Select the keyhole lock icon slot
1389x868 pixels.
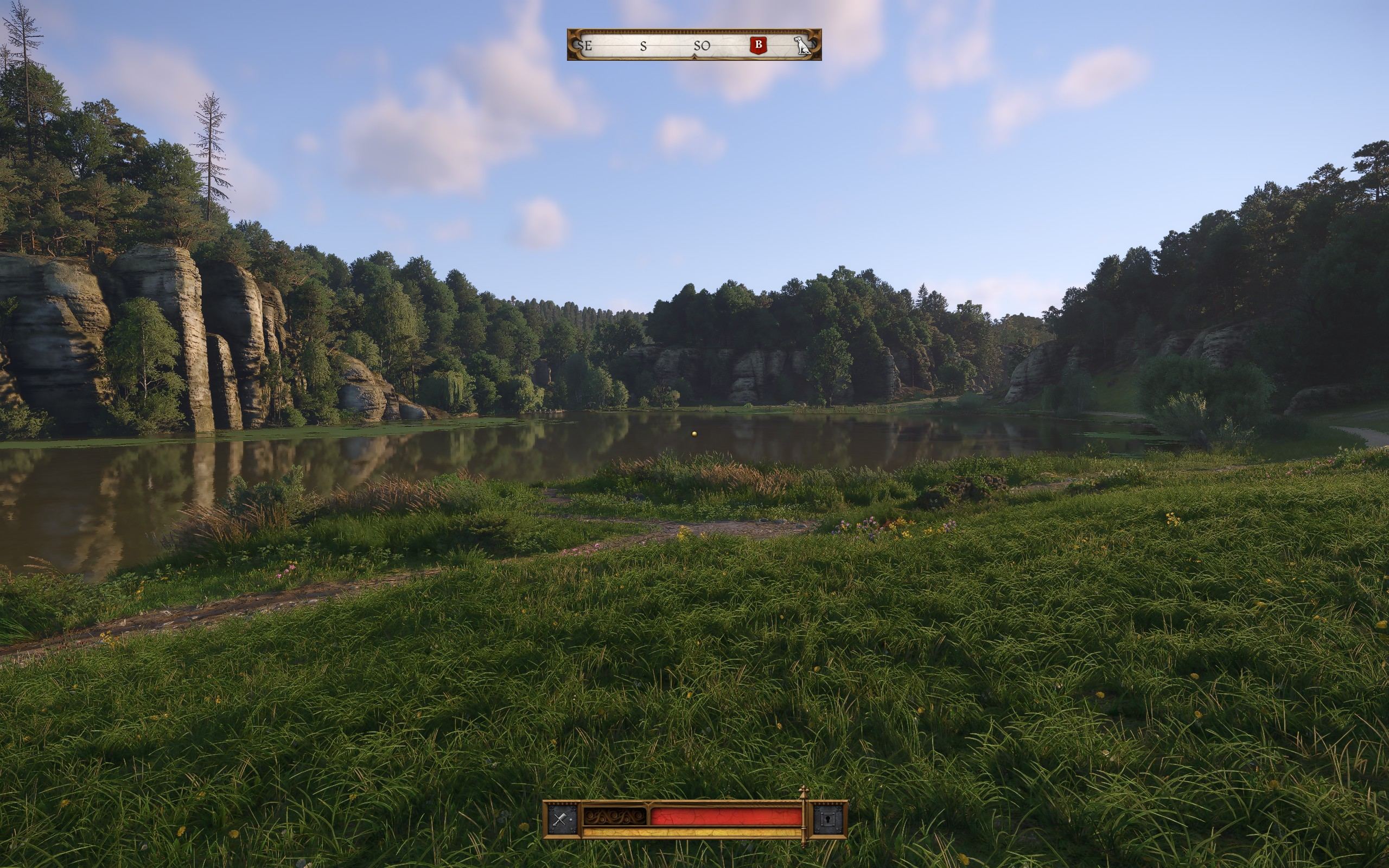[x=827, y=819]
